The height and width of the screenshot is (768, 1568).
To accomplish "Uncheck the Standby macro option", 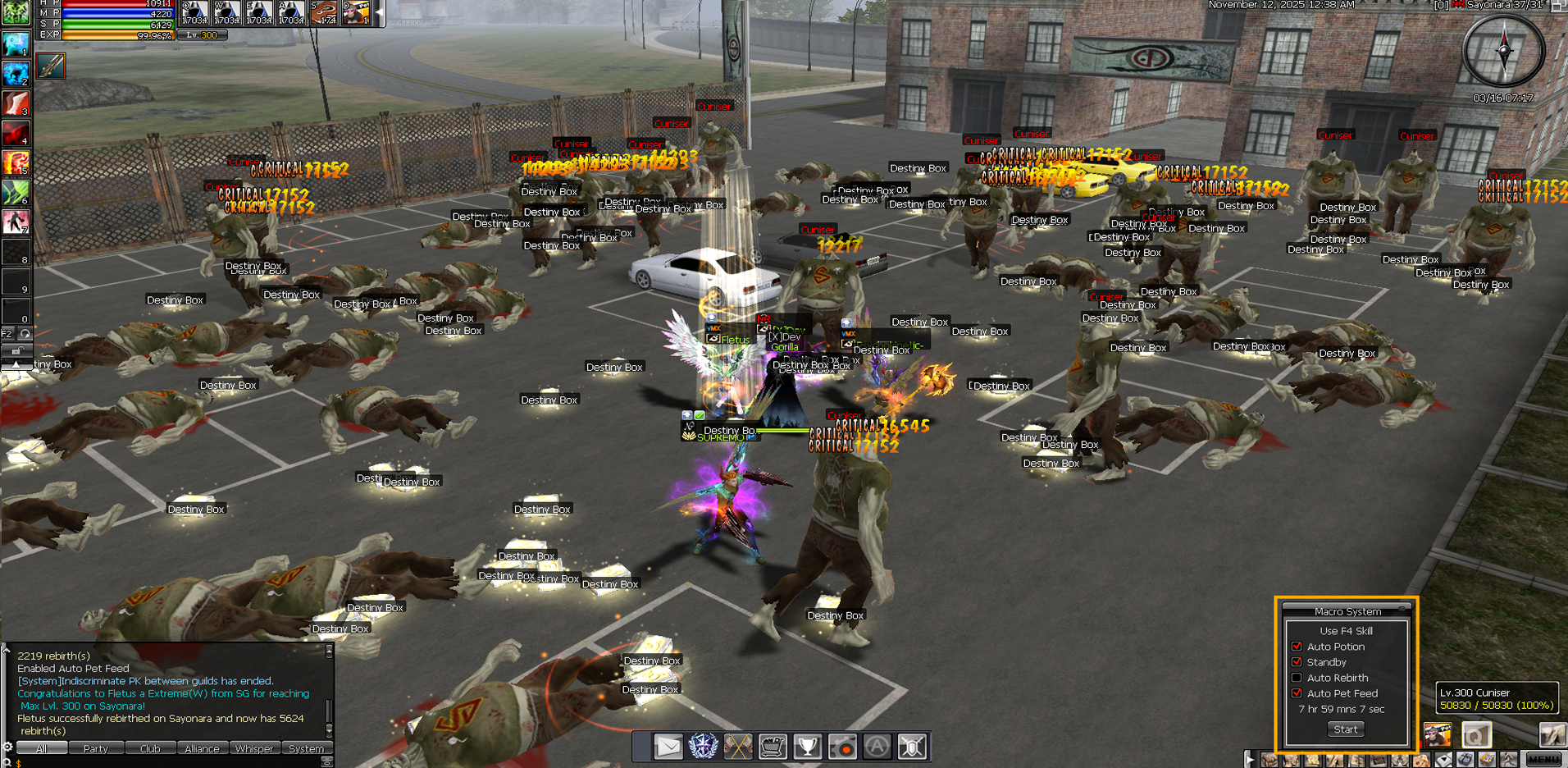I will [1297, 662].
